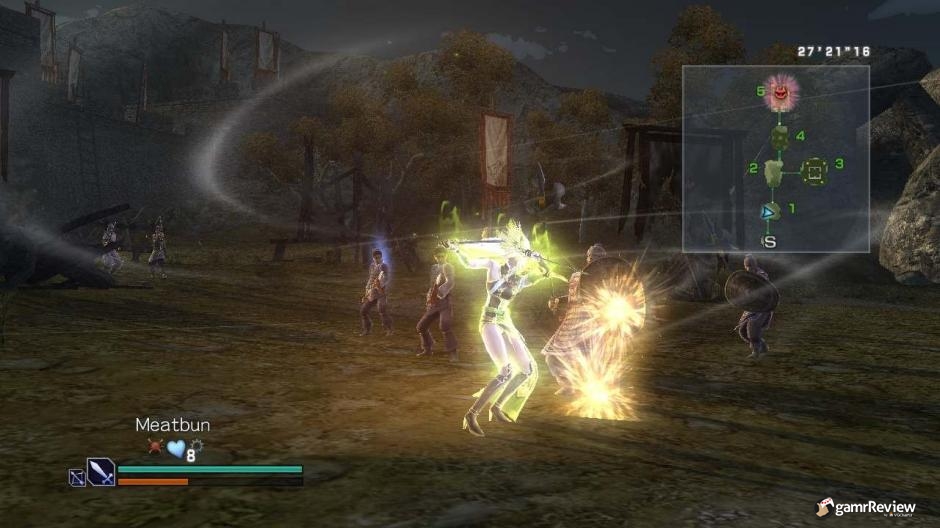Click the gear status icon
The width and height of the screenshot is (940, 528).
[194, 446]
